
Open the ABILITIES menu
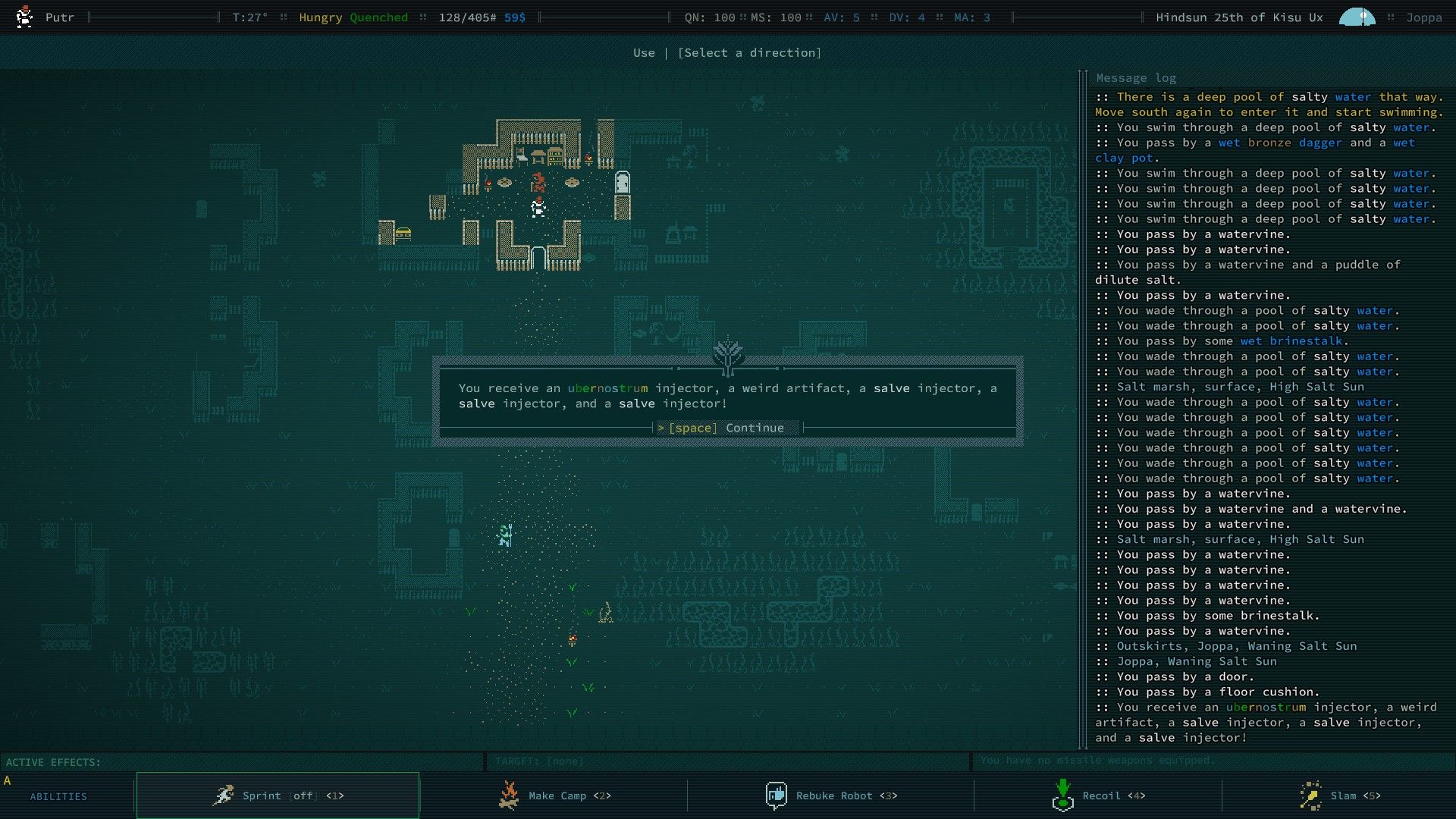[x=58, y=796]
